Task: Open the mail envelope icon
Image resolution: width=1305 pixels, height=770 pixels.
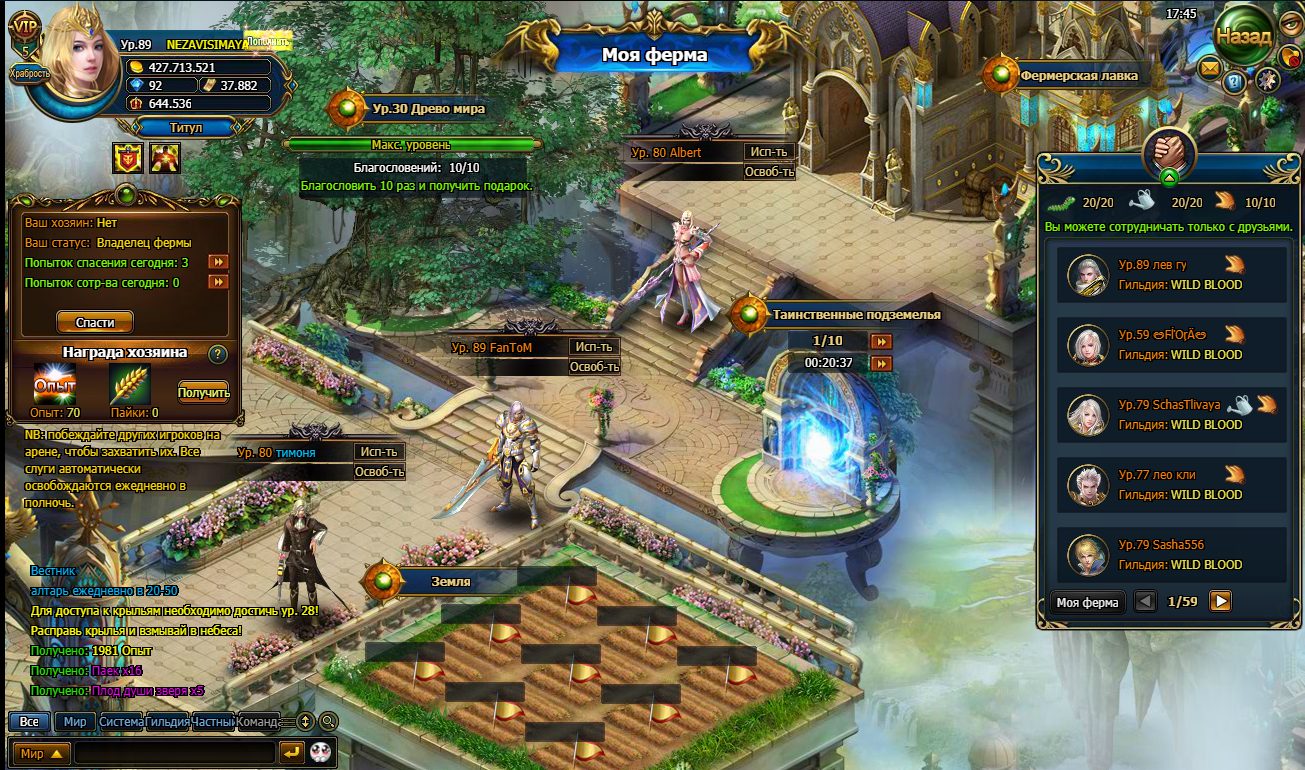Action: coord(1209,69)
